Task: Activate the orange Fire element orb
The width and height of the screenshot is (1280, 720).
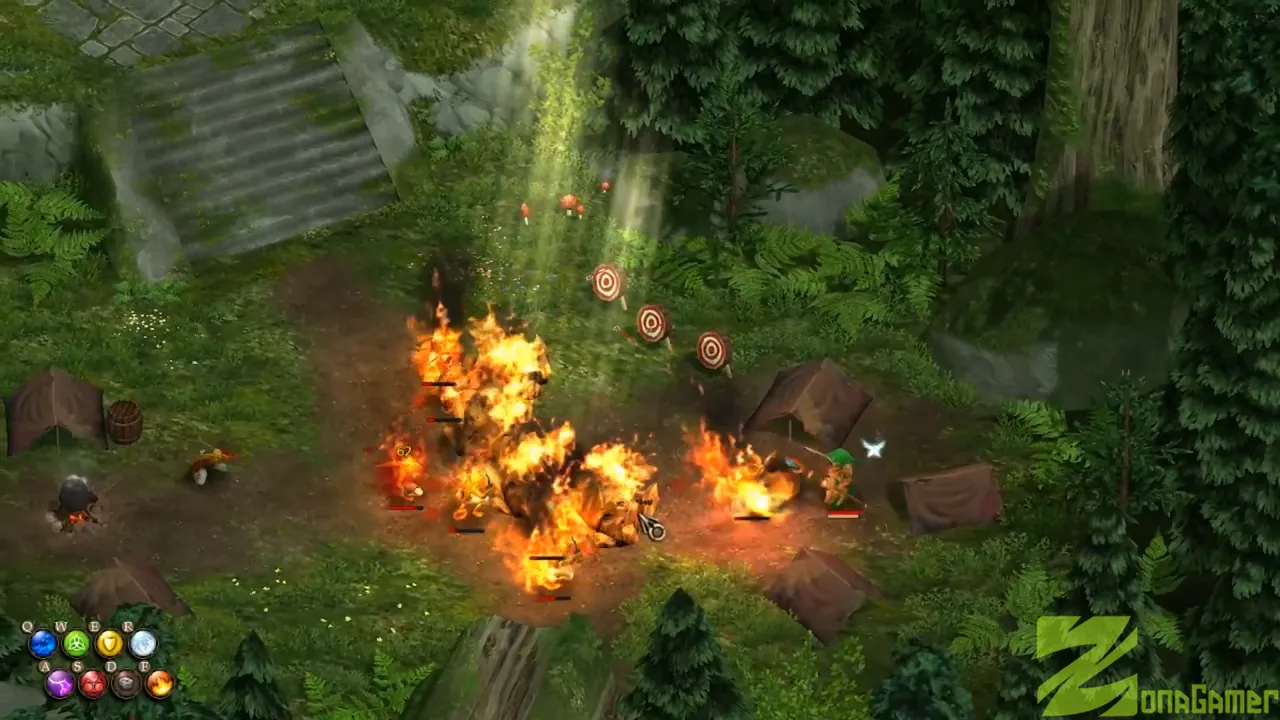Action: coord(160,684)
